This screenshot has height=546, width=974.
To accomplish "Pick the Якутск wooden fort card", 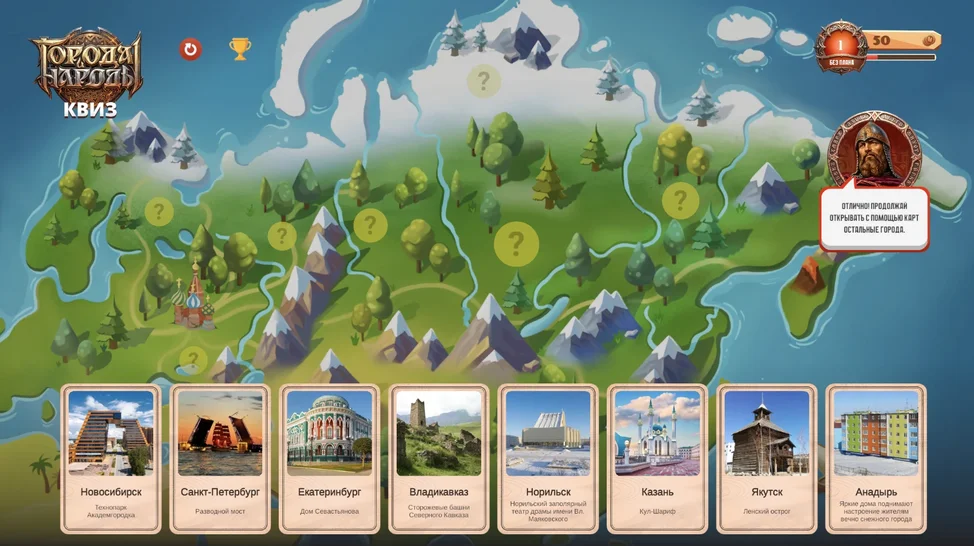I will point(767,458).
